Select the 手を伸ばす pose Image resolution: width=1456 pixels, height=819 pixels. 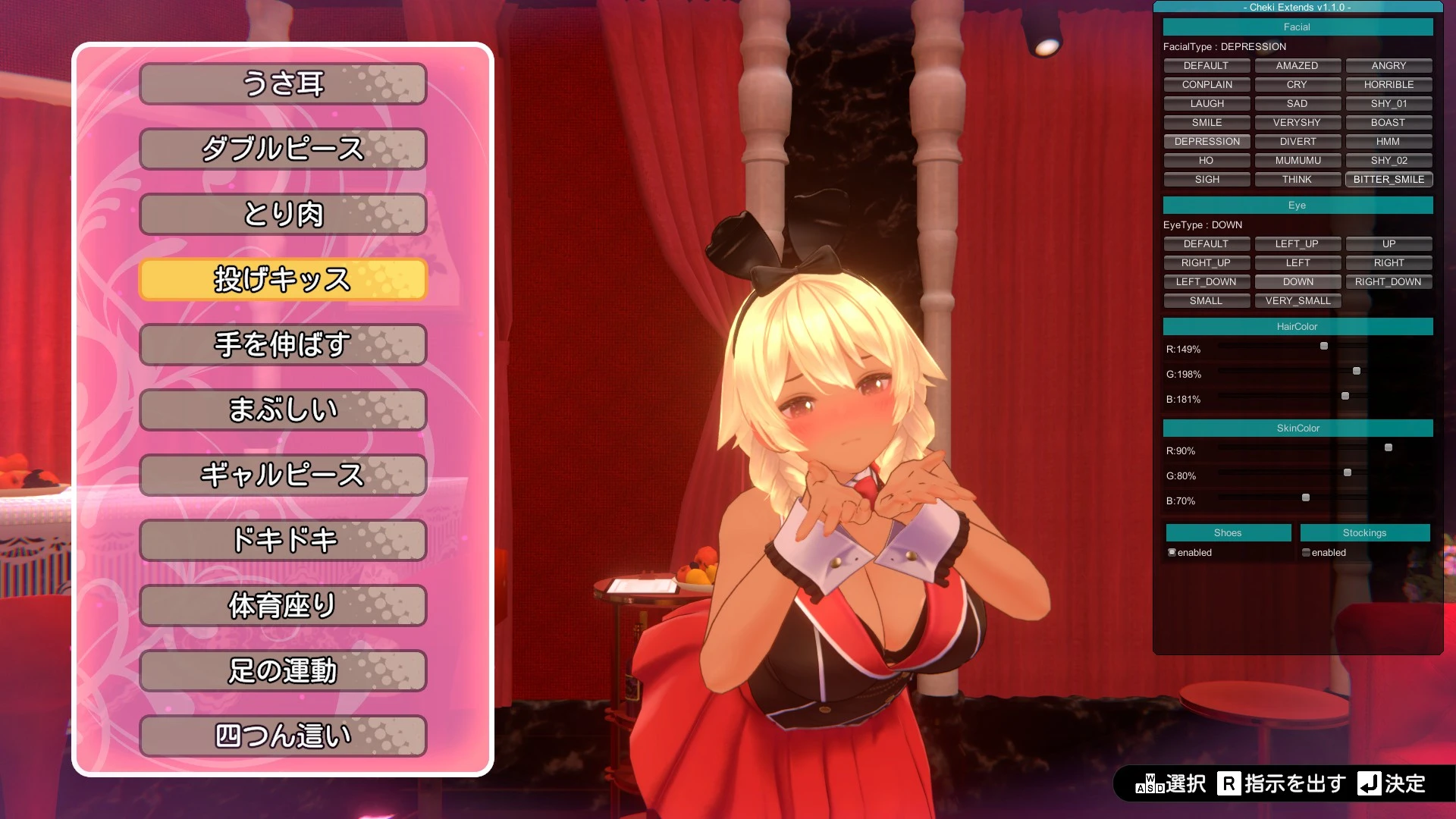[283, 344]
